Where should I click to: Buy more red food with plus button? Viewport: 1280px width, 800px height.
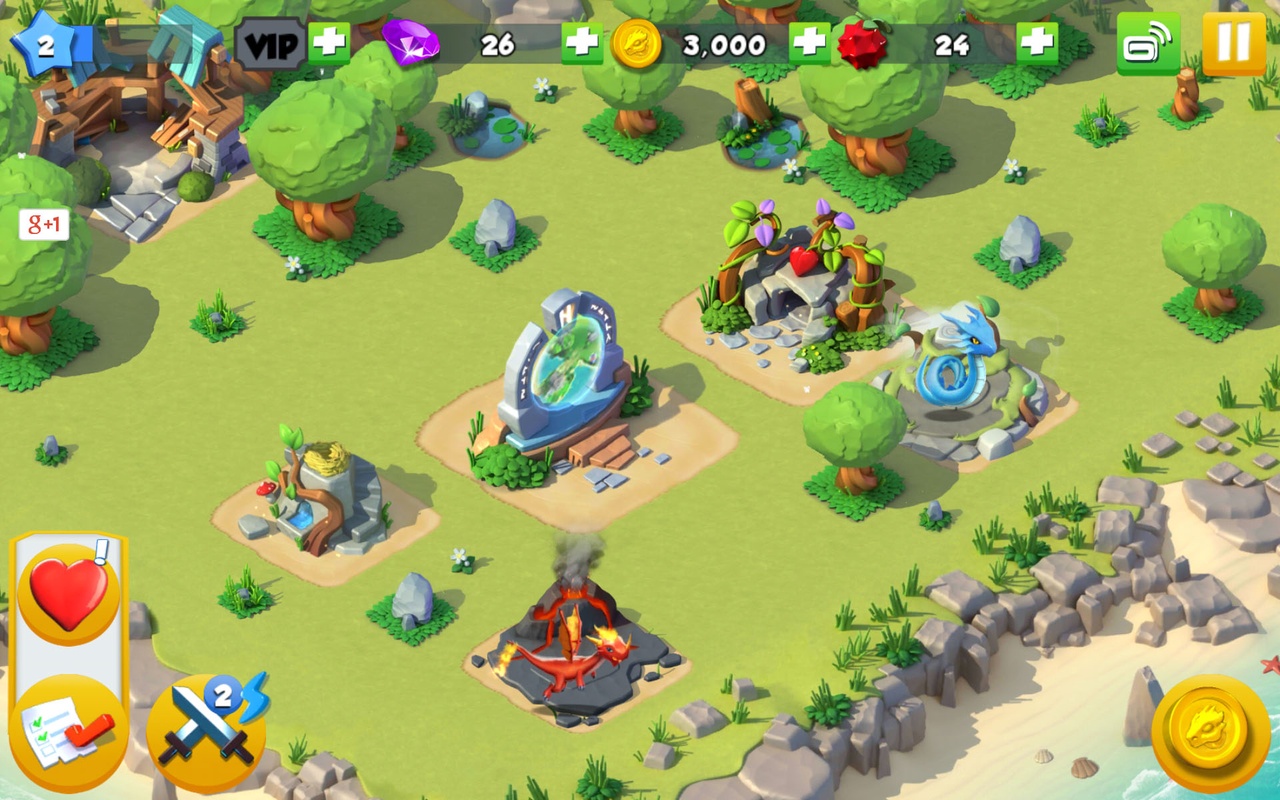(1037, 44)
